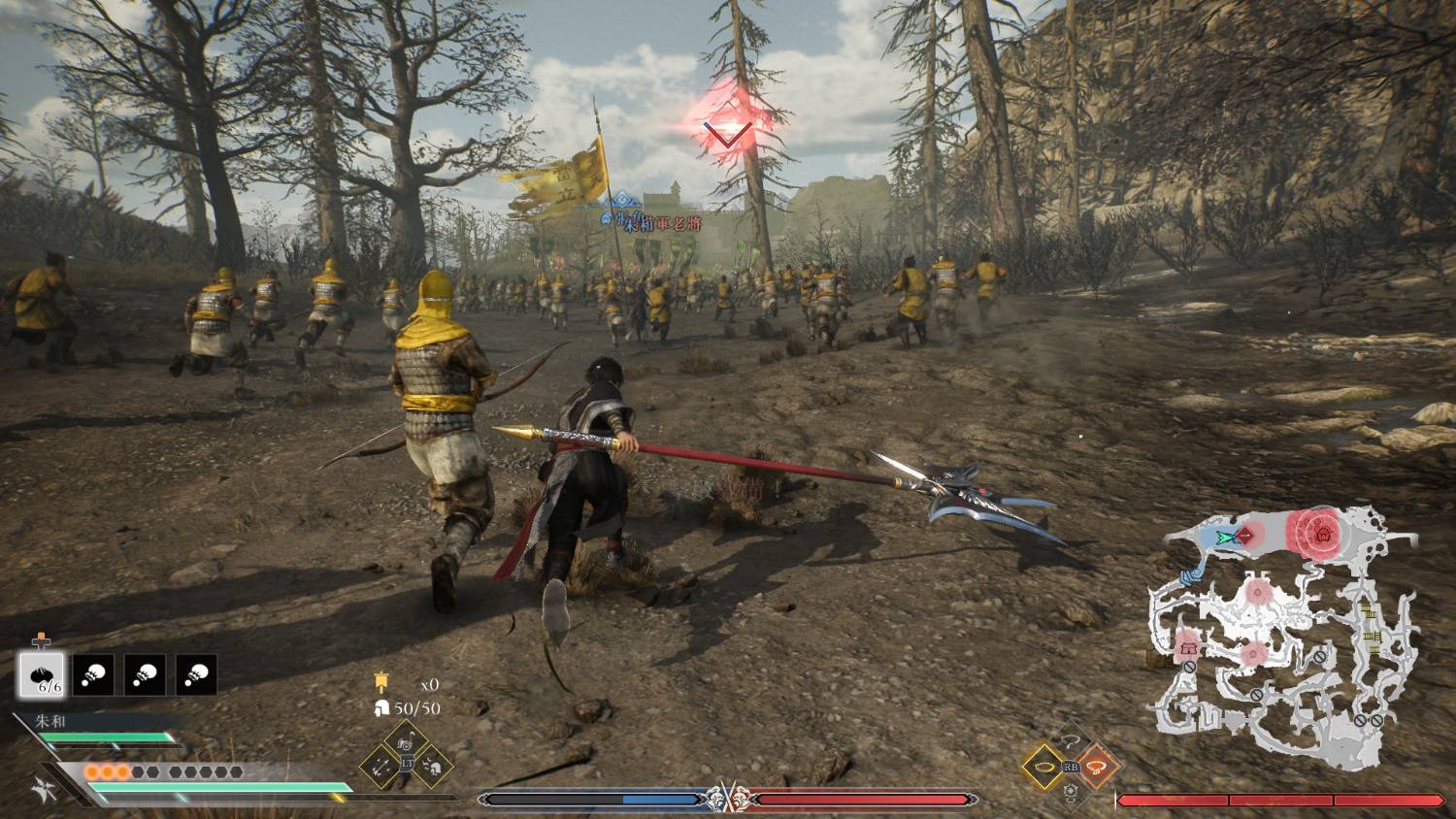
Task: Use the yellow-bordered ring battle art
Action: click(x=1045, y=767)
